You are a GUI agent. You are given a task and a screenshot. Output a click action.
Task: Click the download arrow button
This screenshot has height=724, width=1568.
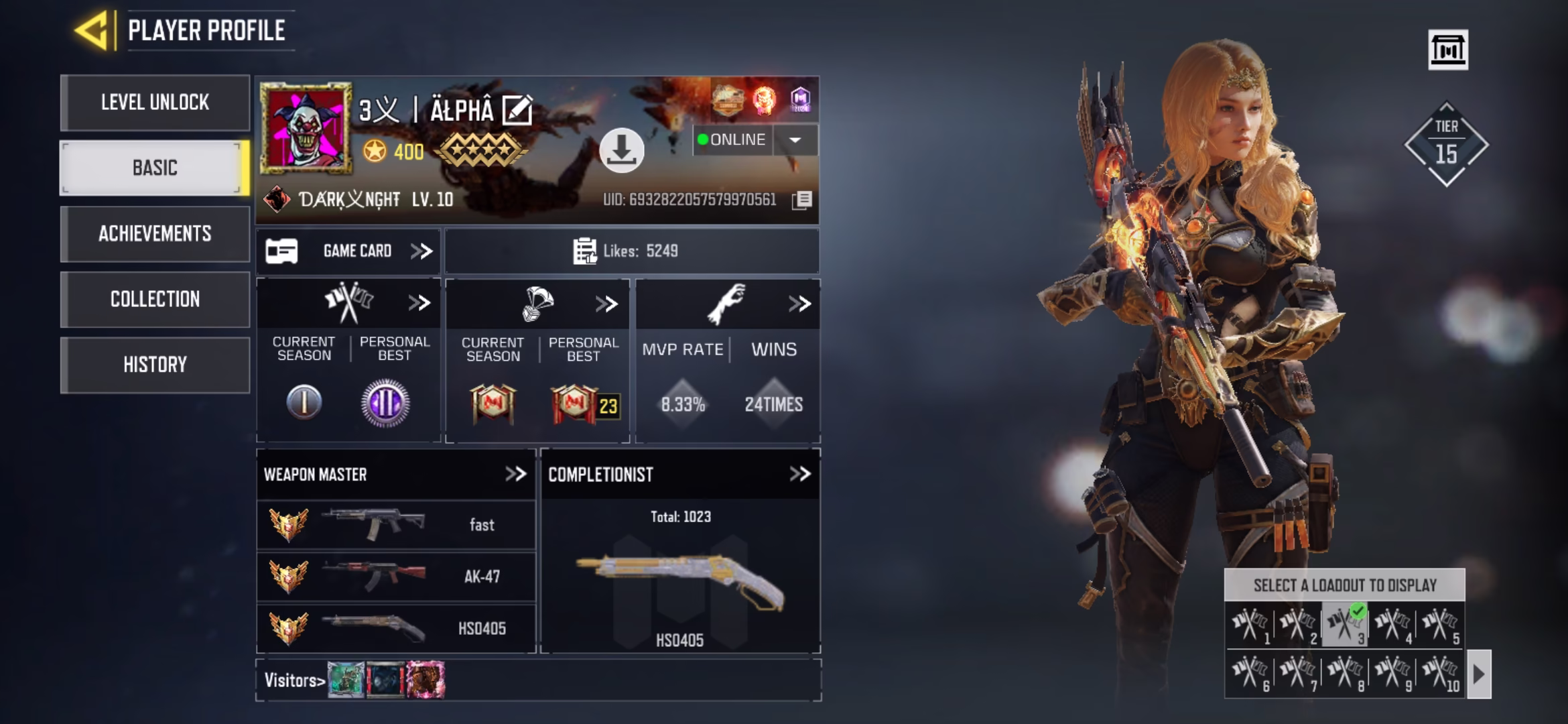621,150
